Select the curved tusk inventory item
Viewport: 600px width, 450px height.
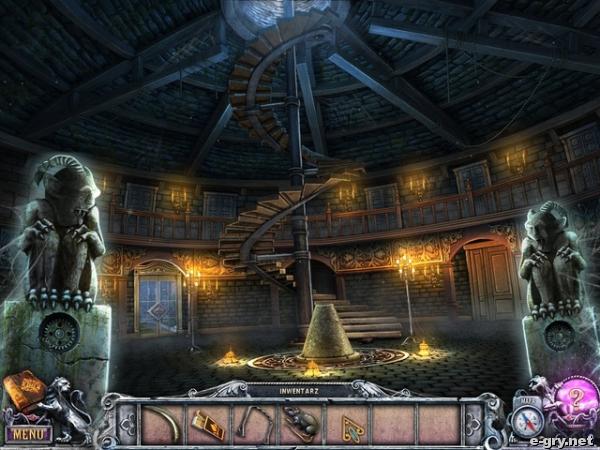click(163, 424)
